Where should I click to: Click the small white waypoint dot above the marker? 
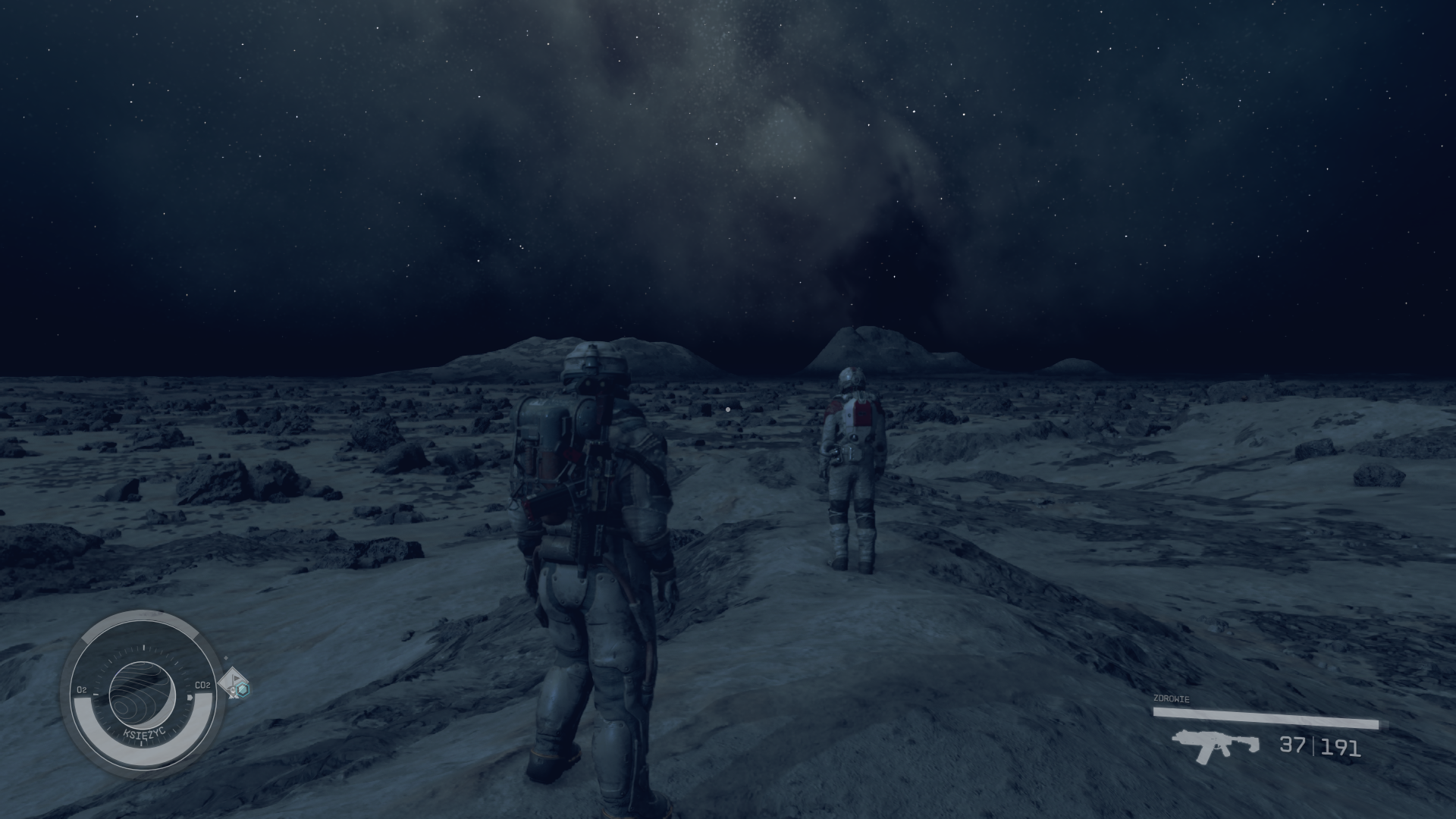click(225, 657)
